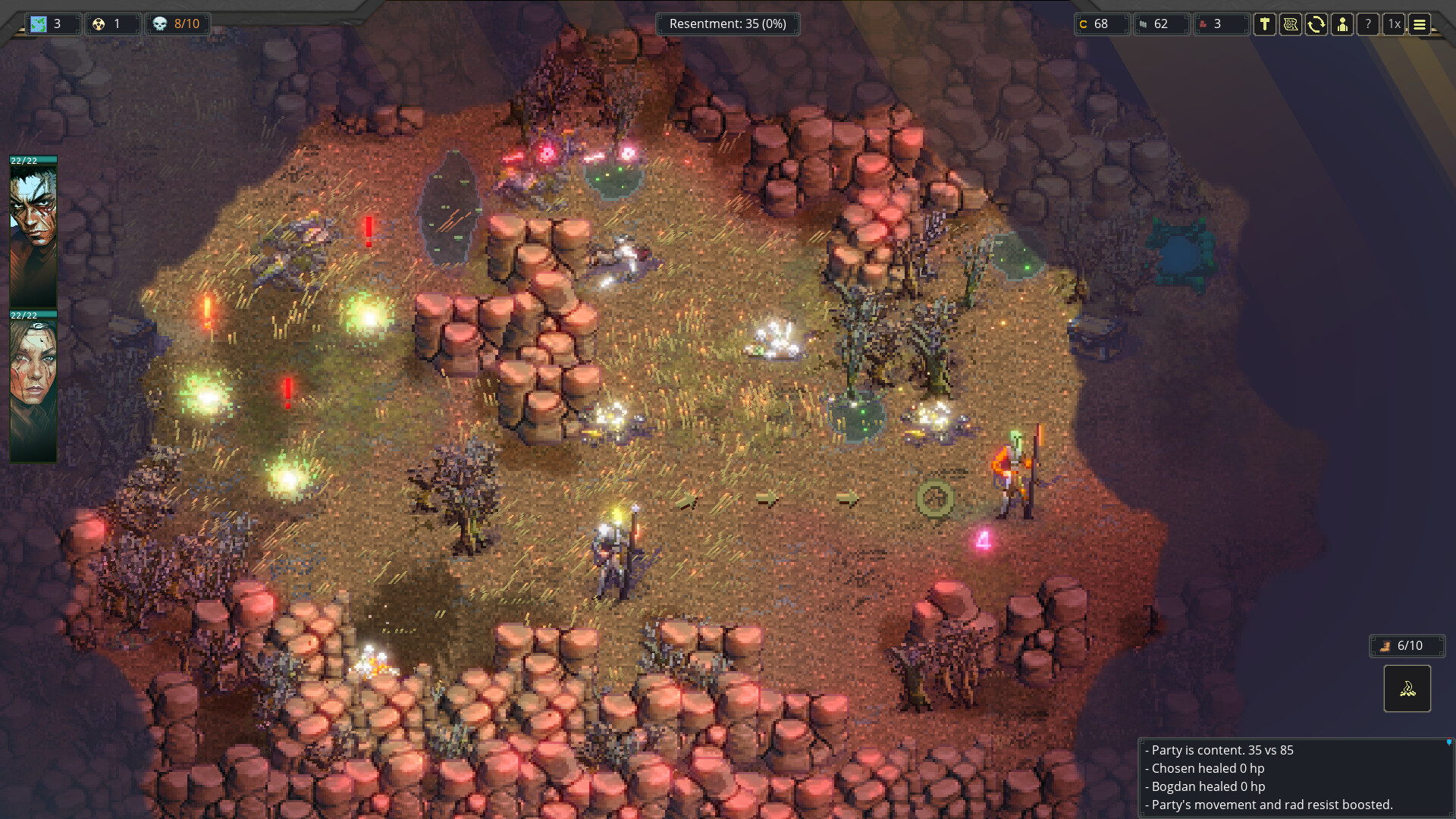Select Bogdan's portrait on the left
Screen dimensions: 1456x819
[33, 383]
